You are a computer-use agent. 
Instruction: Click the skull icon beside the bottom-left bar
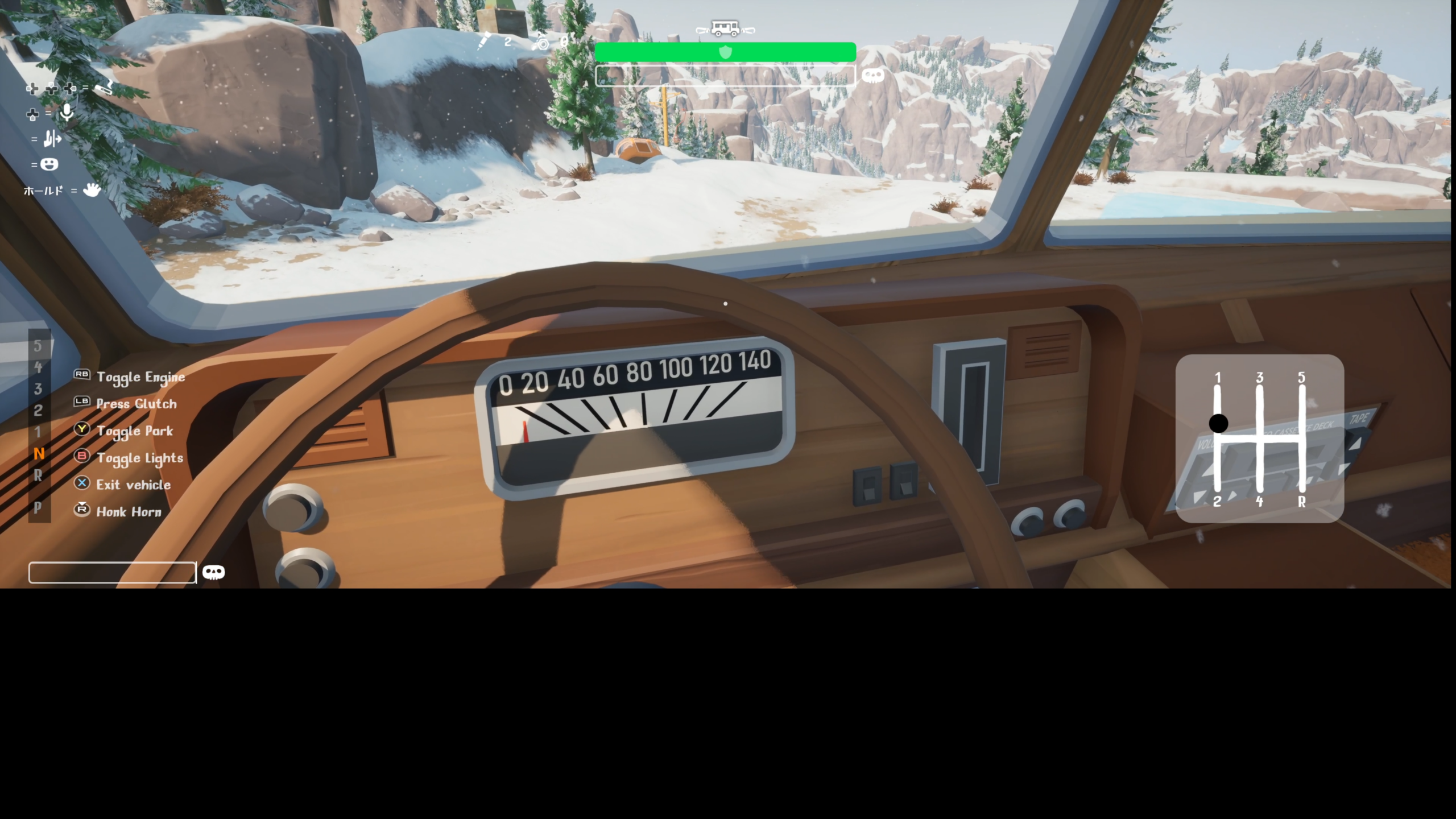pos(213,572)
